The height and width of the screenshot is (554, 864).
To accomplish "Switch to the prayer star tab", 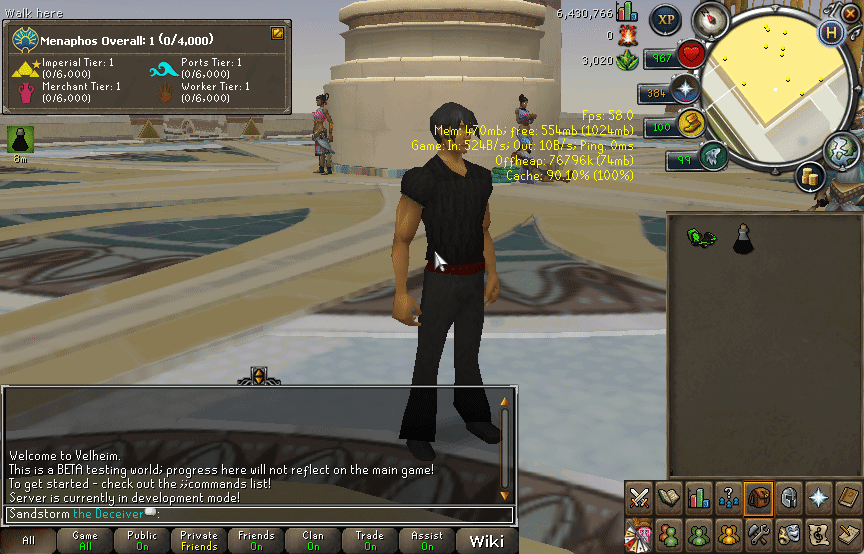I will [x=819, y=497].
